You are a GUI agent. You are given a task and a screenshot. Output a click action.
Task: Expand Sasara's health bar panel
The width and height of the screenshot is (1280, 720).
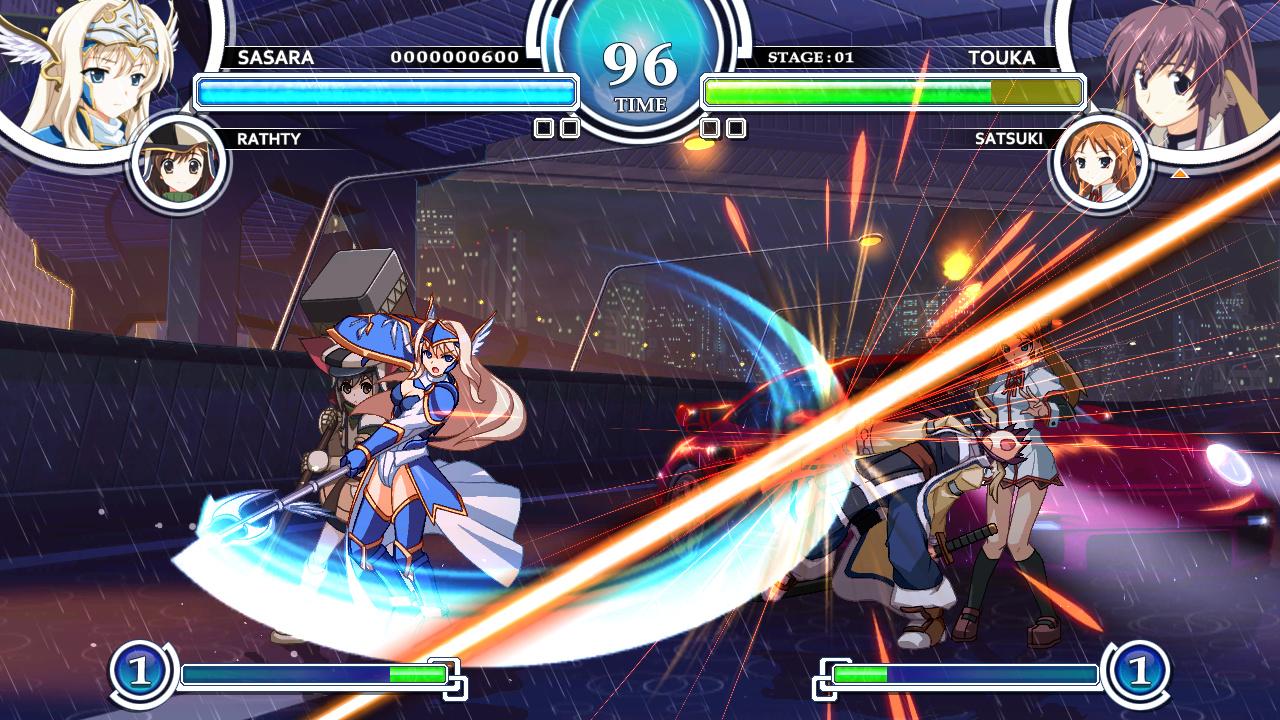click(385, 91)
